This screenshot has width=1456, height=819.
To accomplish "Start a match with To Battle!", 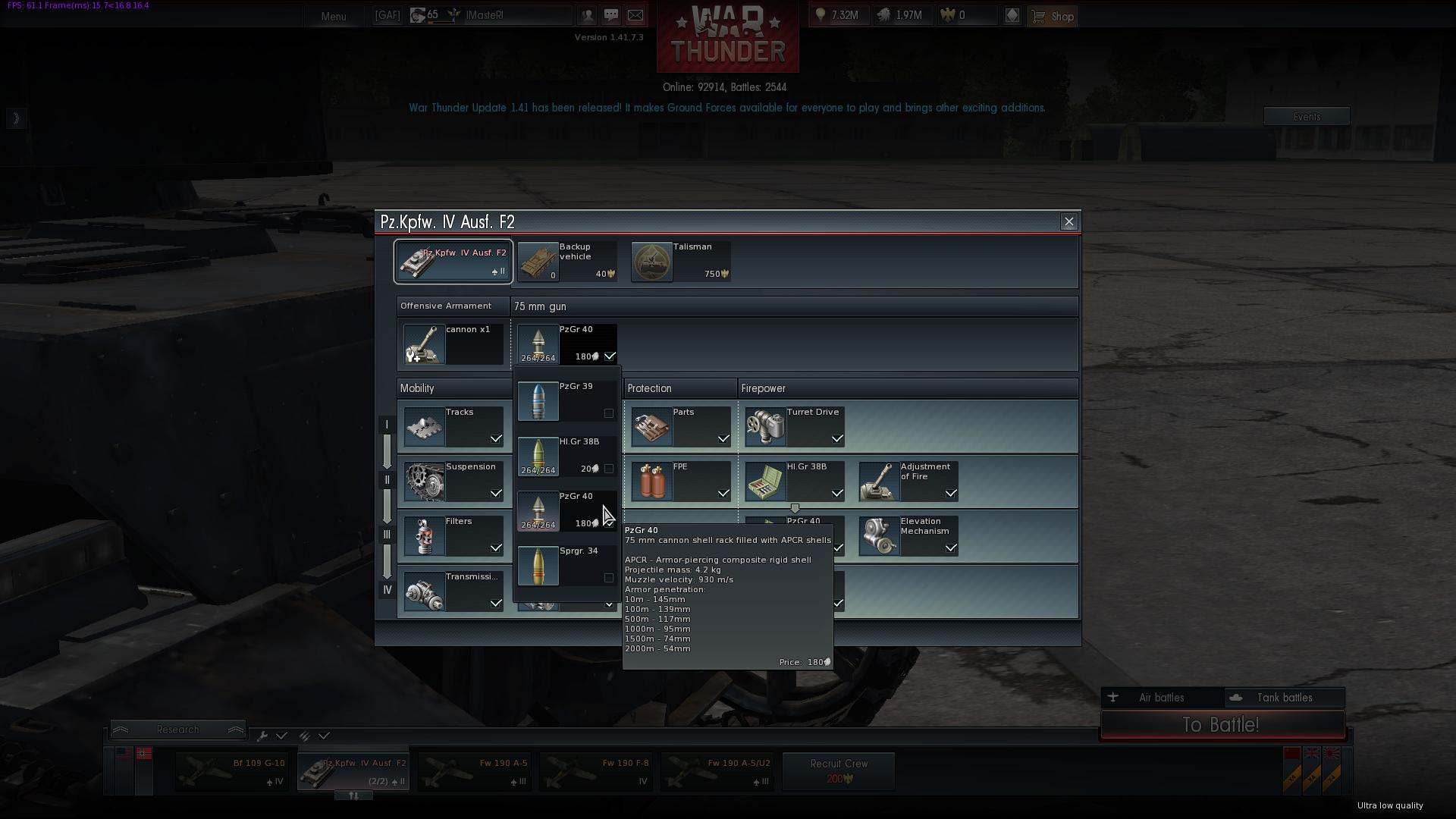I will [1222, 725].
